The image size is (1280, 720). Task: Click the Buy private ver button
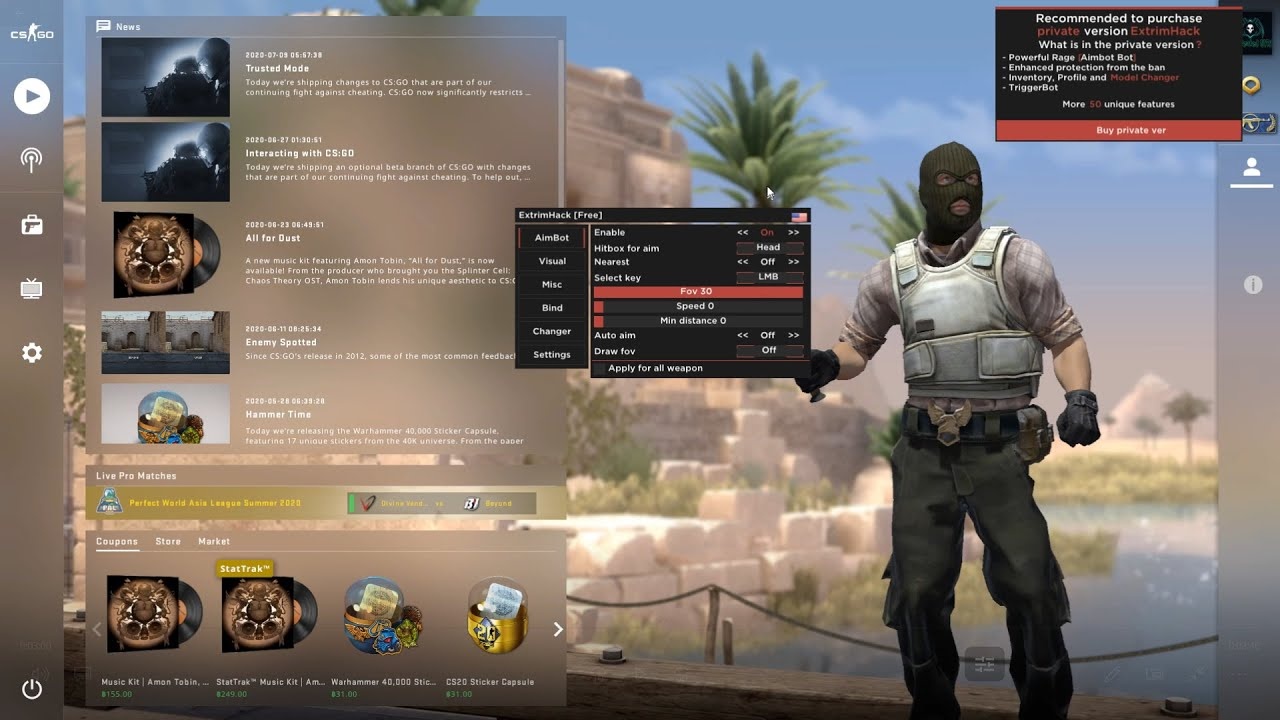(1130, 130)
